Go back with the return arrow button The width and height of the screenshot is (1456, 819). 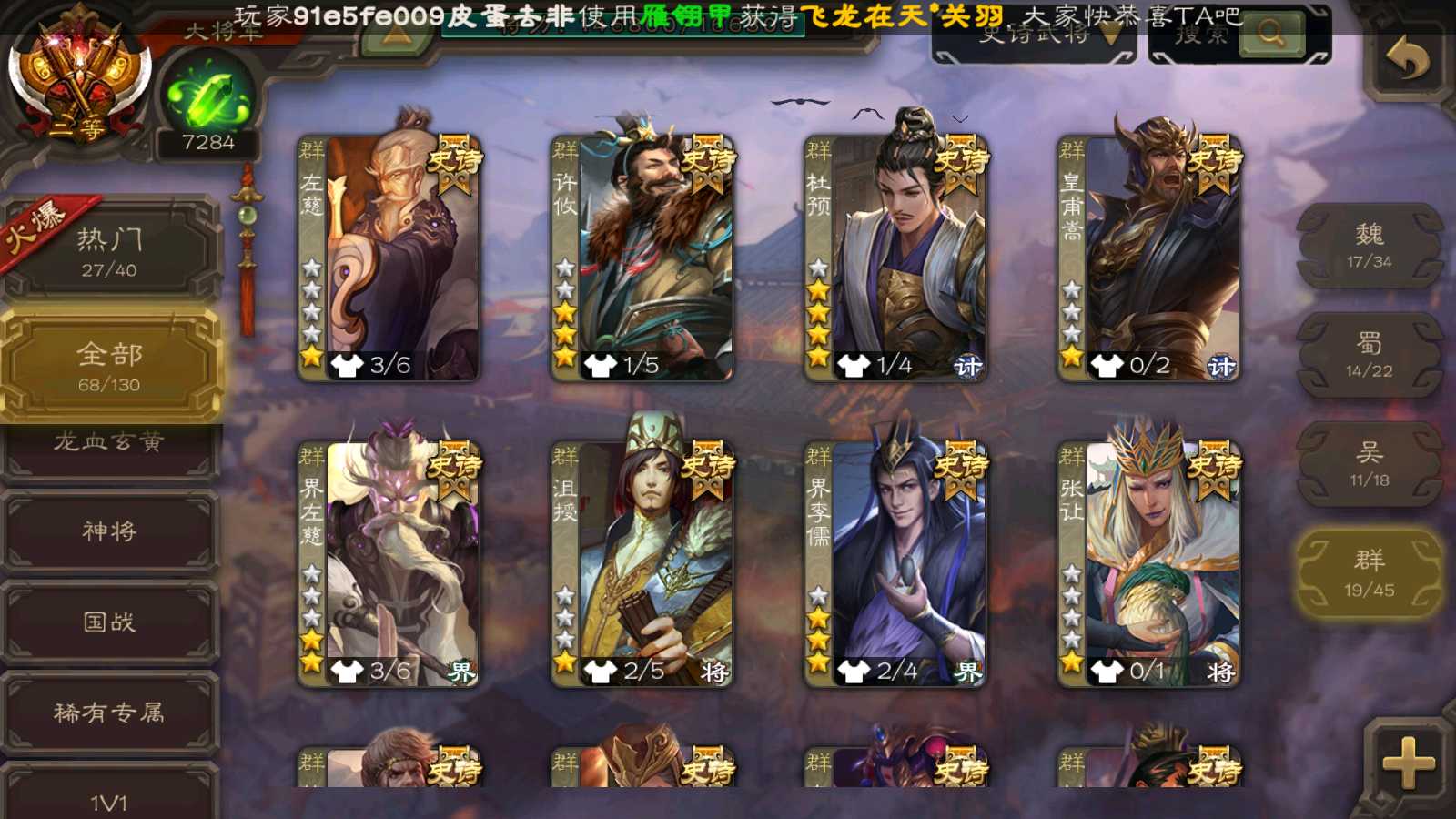(x=1407, y=59)
